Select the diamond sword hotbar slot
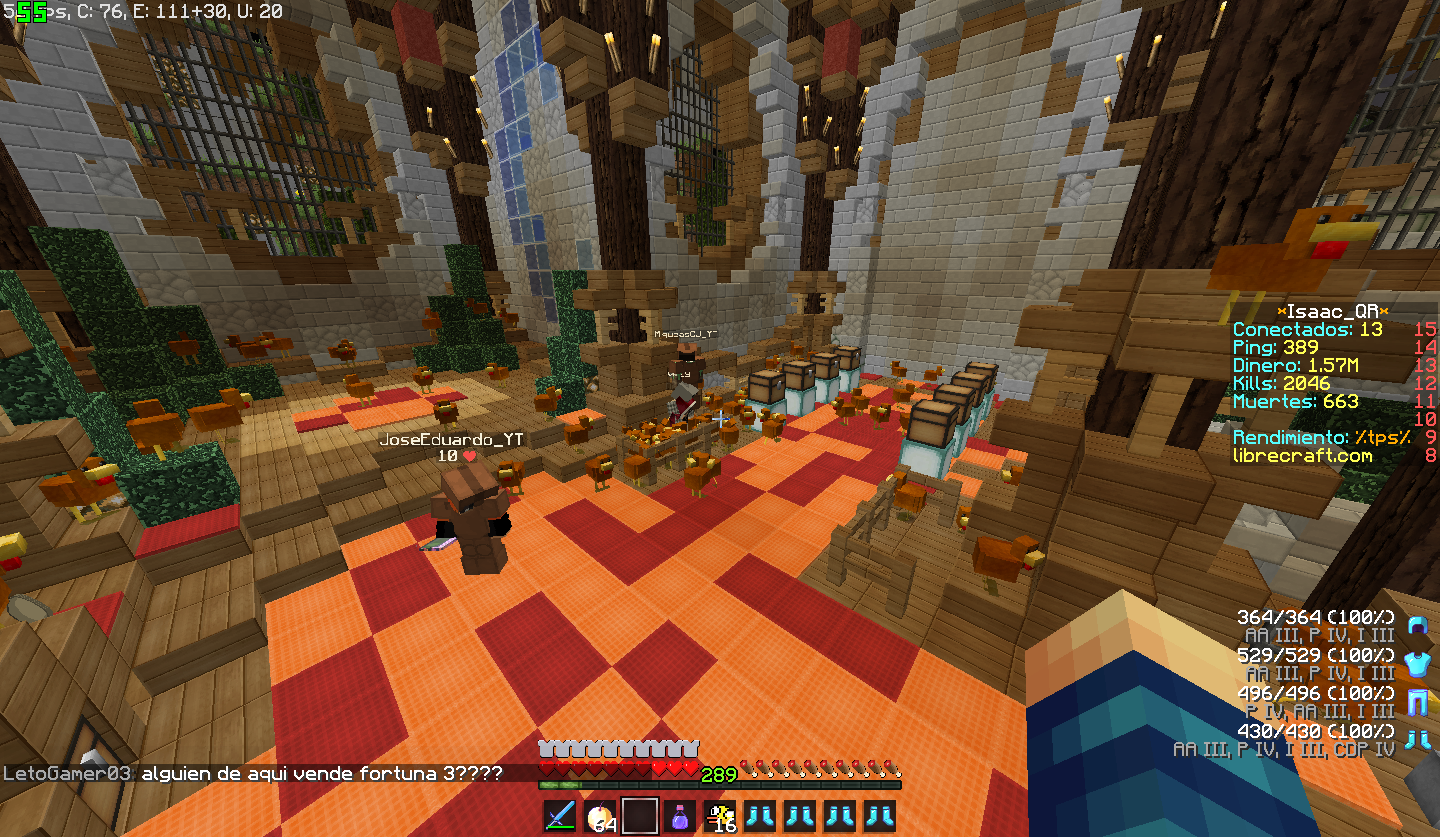The image size is (1440, 837). (x=559, y=816)
